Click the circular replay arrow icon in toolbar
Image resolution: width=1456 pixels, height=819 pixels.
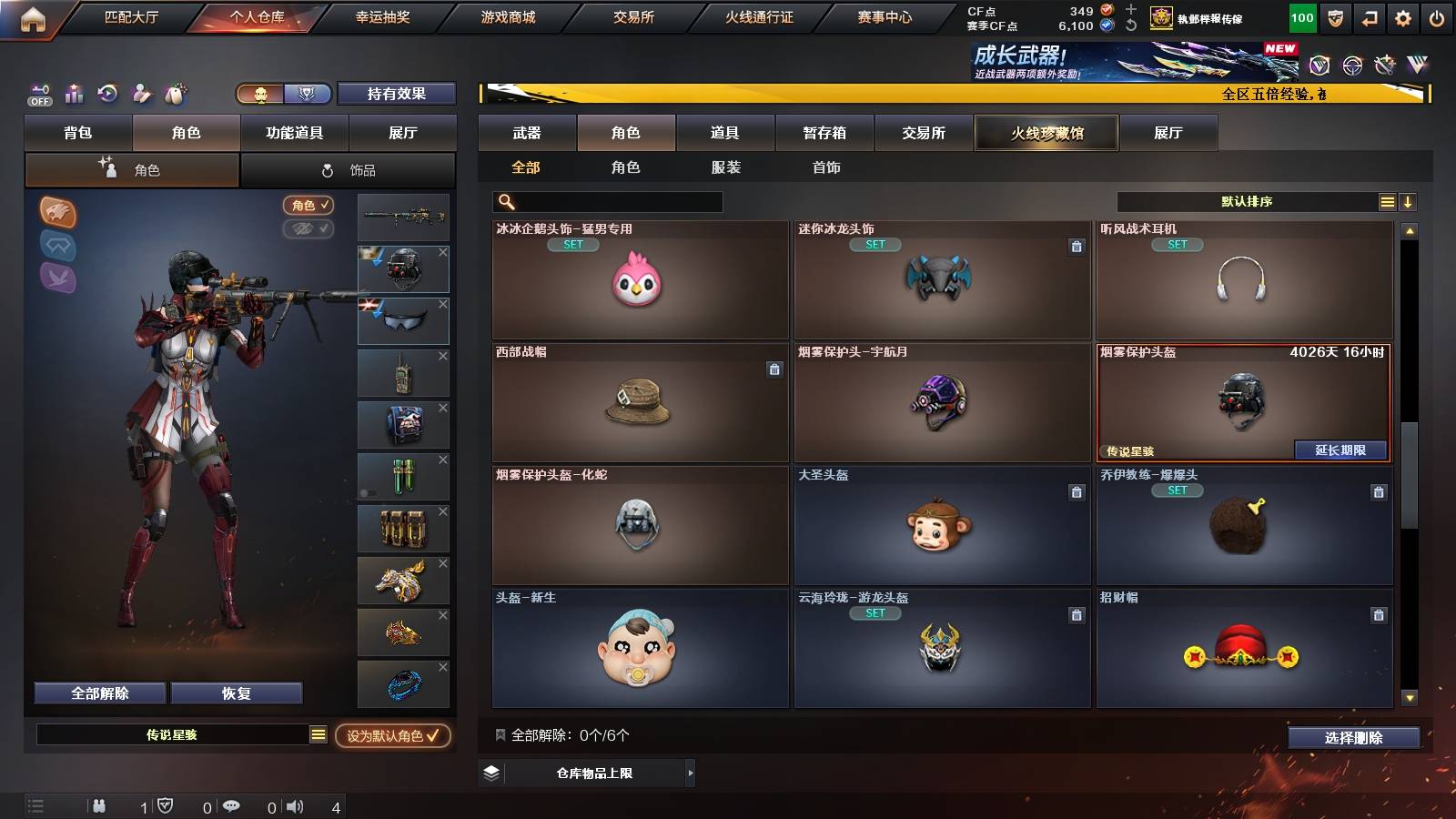pyautogui.click(x=107, y=93)
